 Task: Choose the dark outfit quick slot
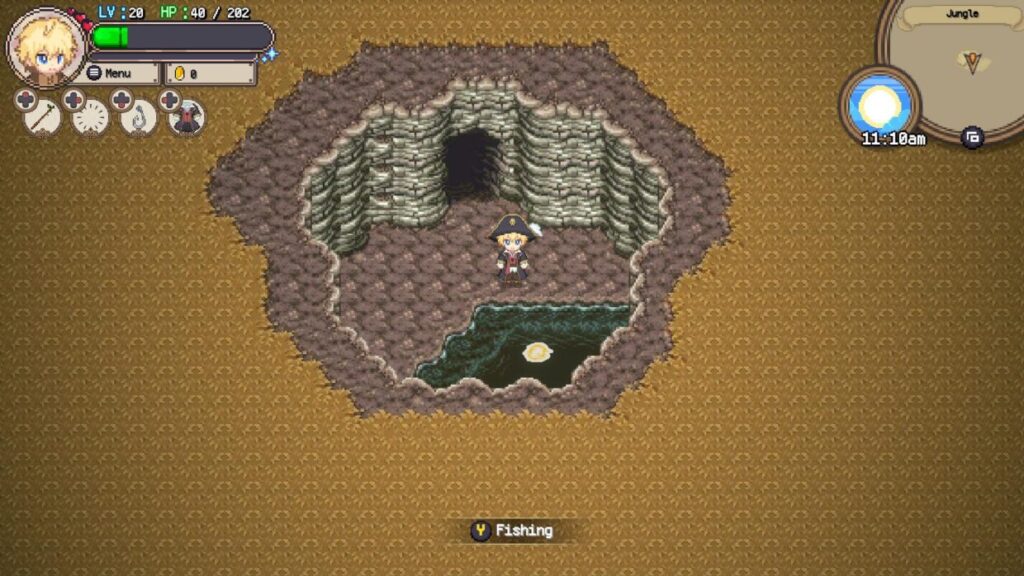click(187, 118)
